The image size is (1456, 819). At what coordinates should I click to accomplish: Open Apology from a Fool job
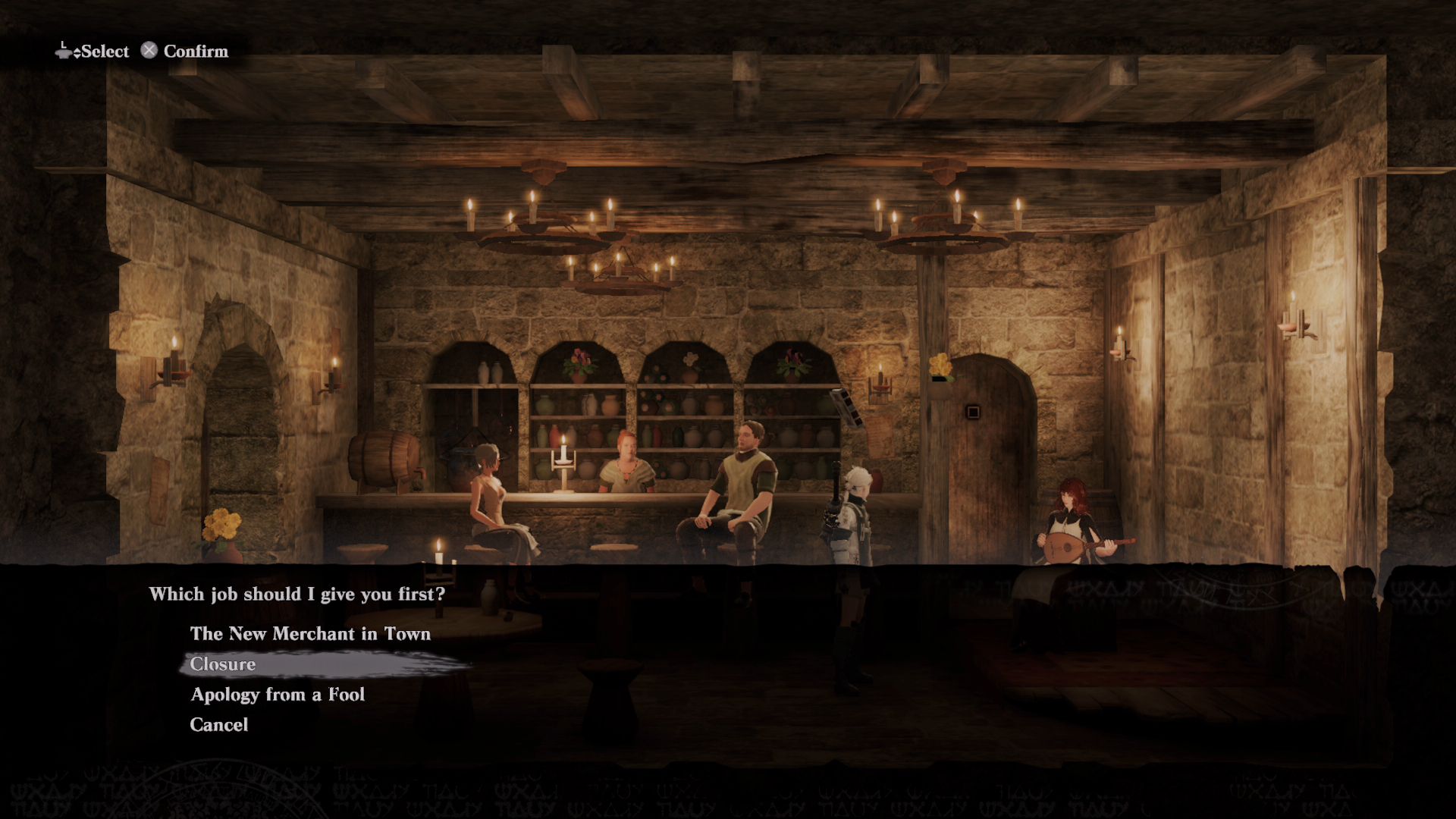pyautogui.click(x=278, y=694)
